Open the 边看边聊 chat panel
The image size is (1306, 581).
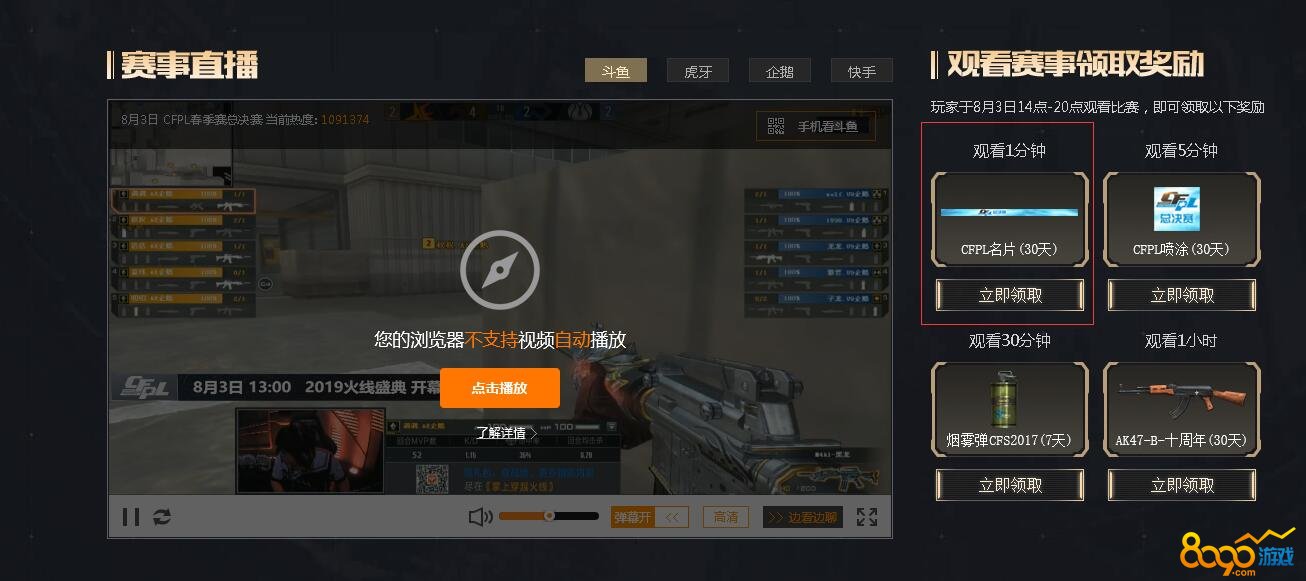tap(802, 517)
